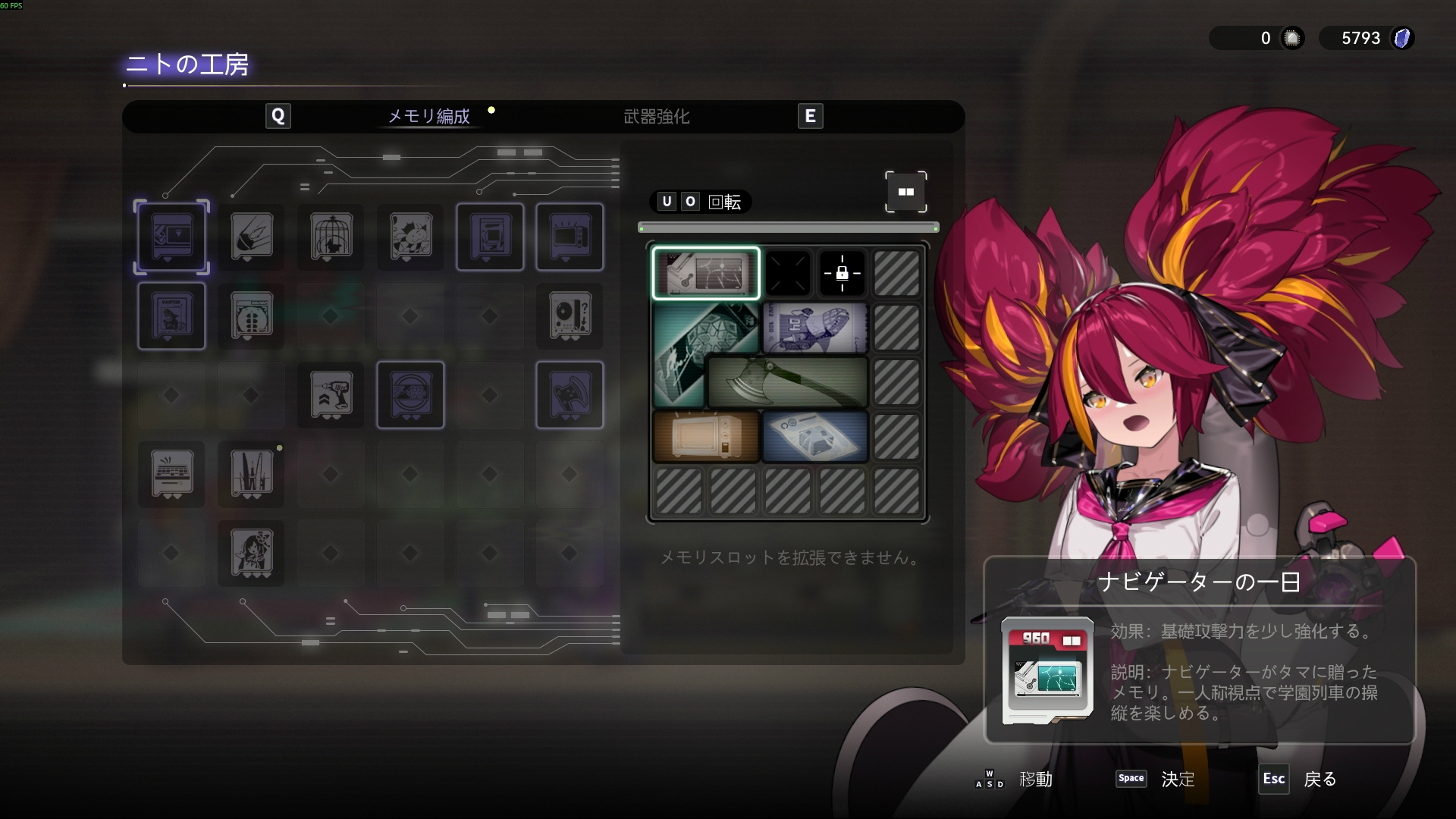The width and height of the screenshot is (1456, 819).
Task: Select the speaker with question mark chip
Action: [x=570, y=315]
